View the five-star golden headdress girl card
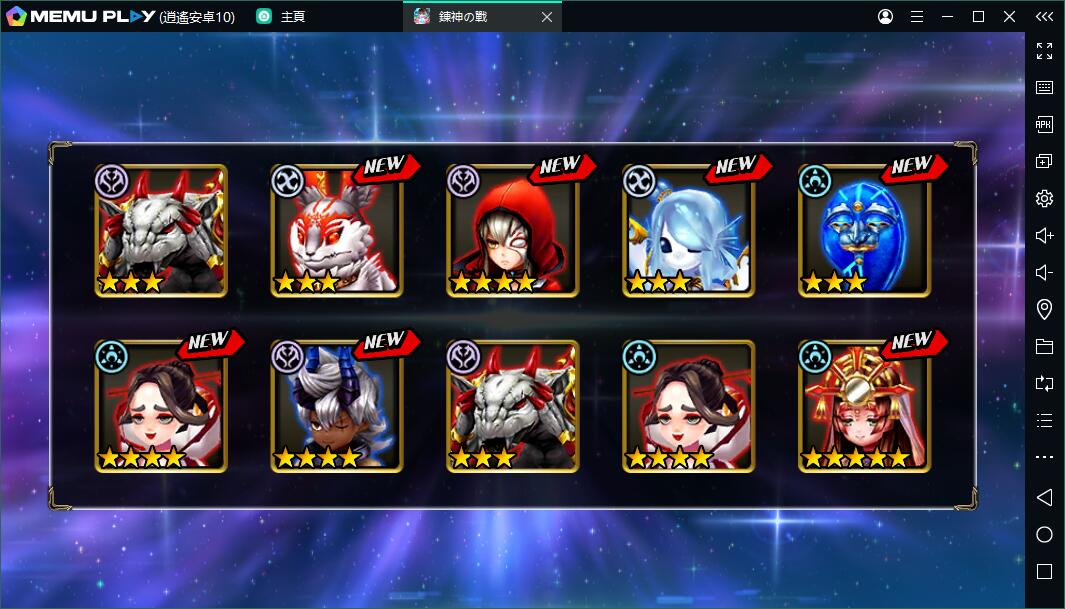This screenshot has width=1065, height=609. [x=864, y=407]
